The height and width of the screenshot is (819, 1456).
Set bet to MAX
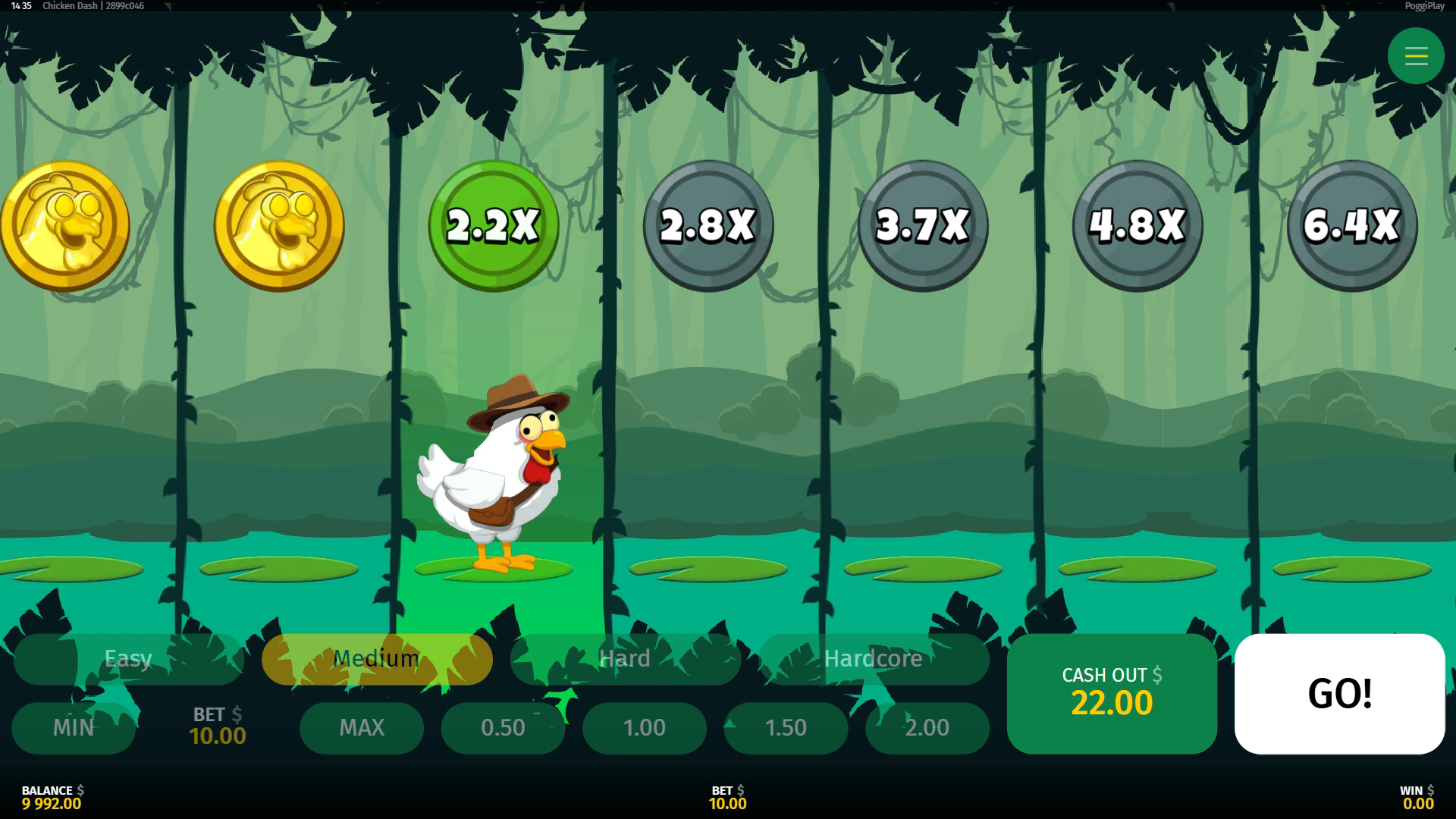click(x=362, y=728)
